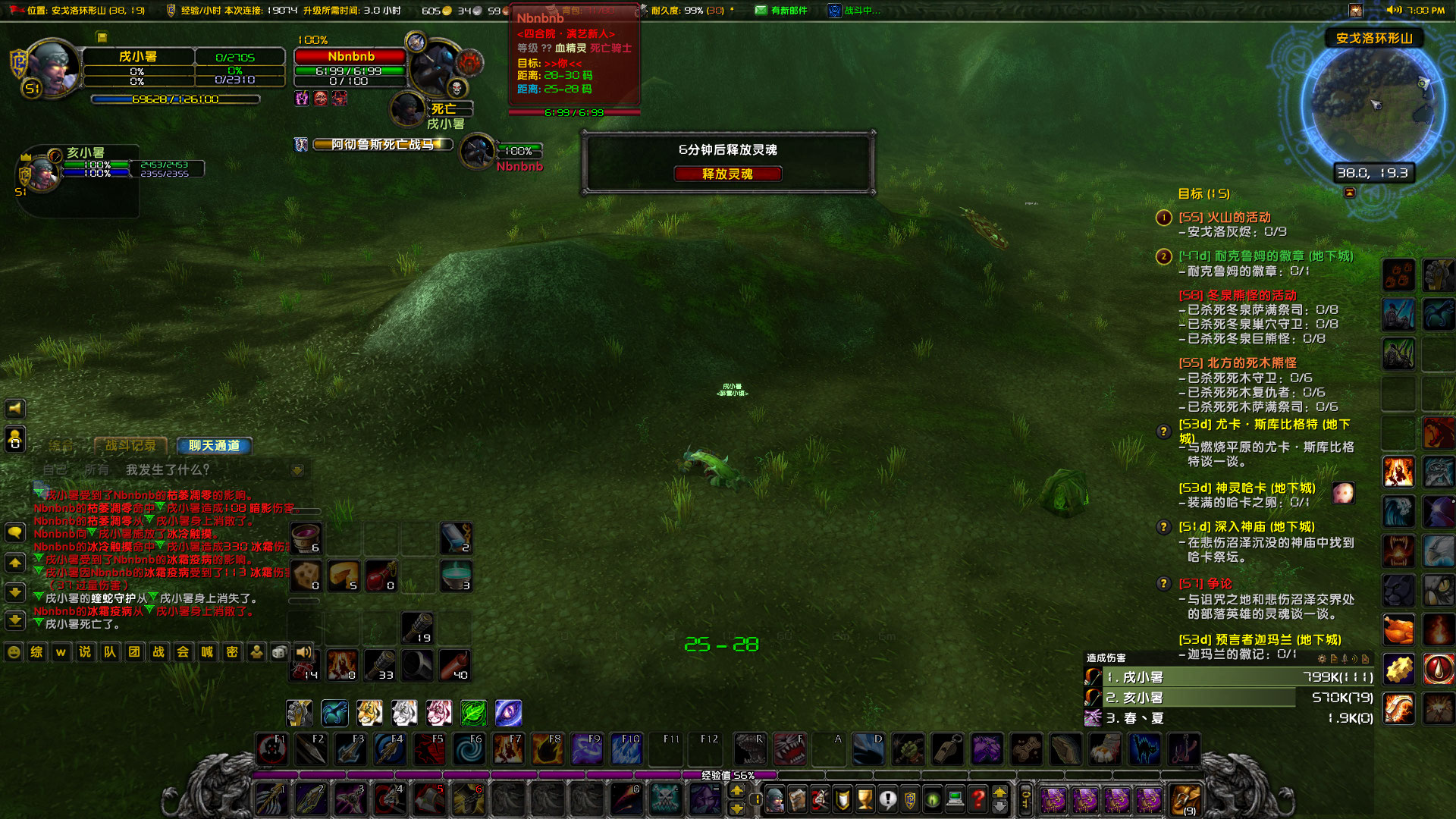Switch to the 战斗记录 tab
The image size is (1456, 819).
(133, 446)
